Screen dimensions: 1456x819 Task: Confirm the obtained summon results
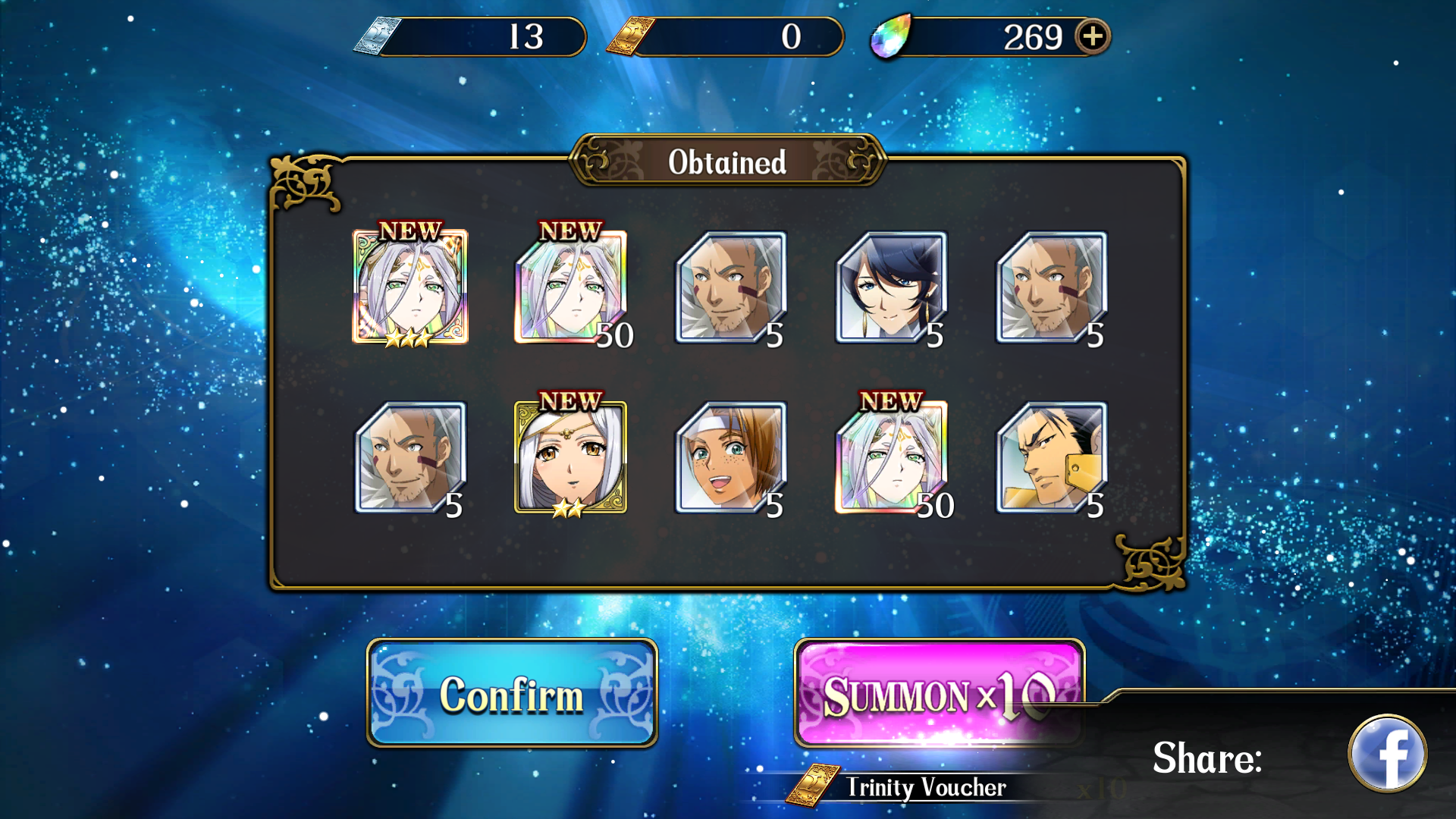click(x=512, y=693)
